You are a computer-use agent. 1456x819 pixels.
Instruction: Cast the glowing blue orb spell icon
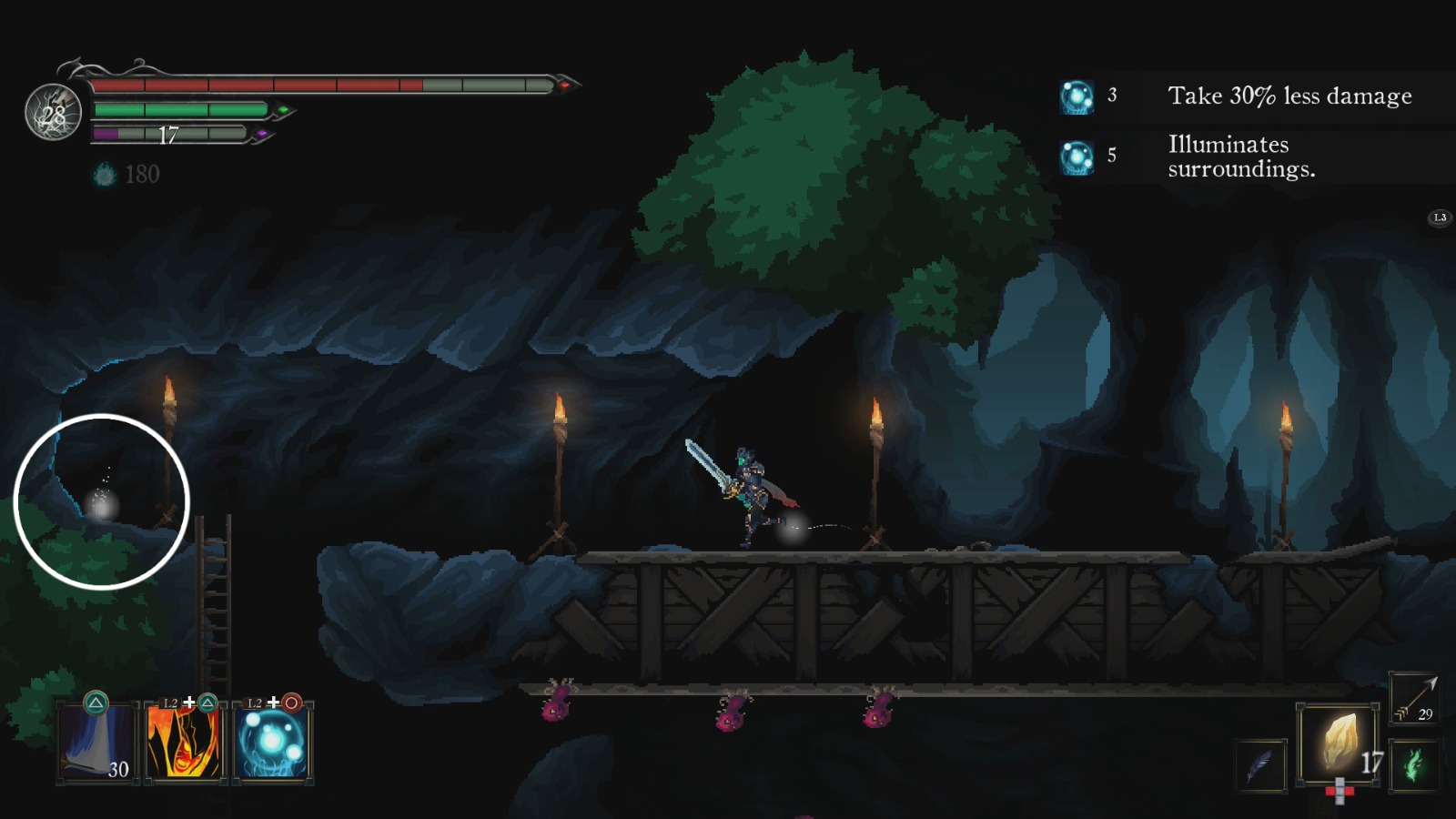point(270,740)
